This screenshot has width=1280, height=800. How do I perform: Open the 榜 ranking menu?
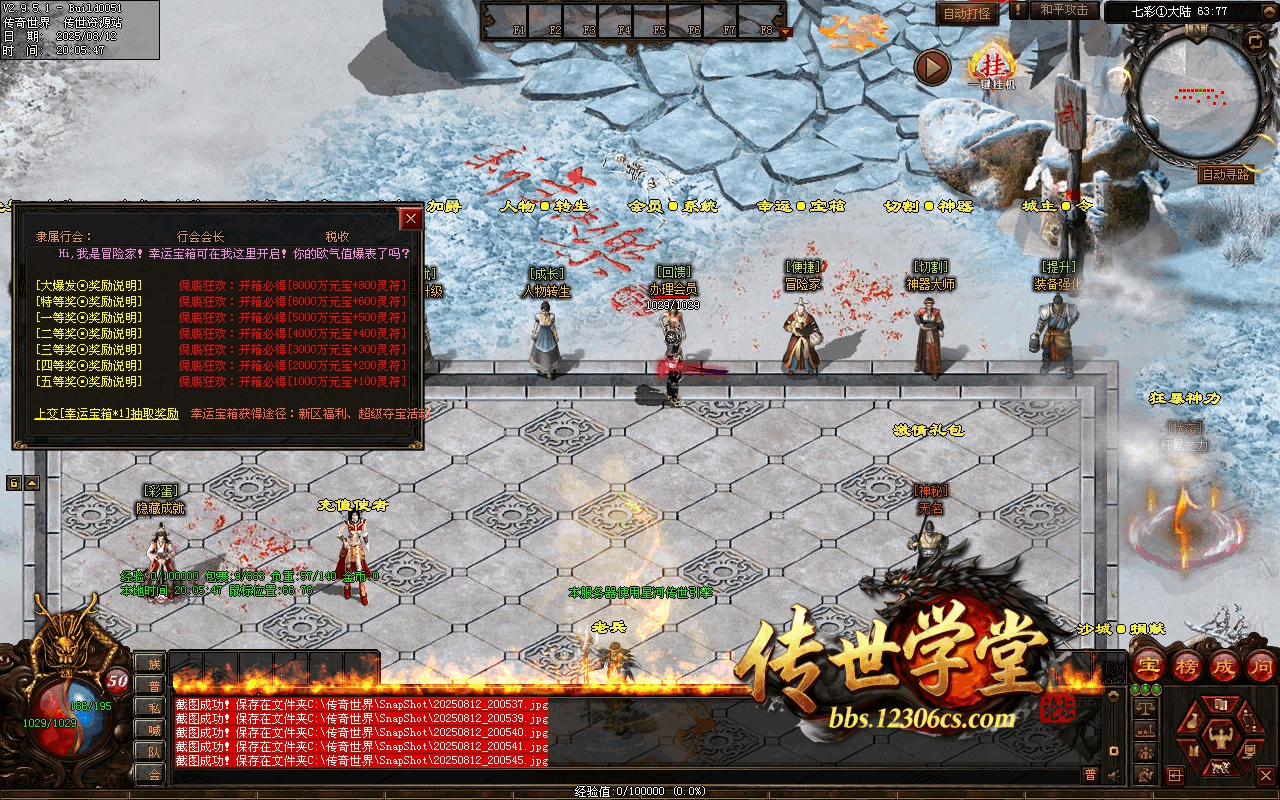click(1187, 665)
